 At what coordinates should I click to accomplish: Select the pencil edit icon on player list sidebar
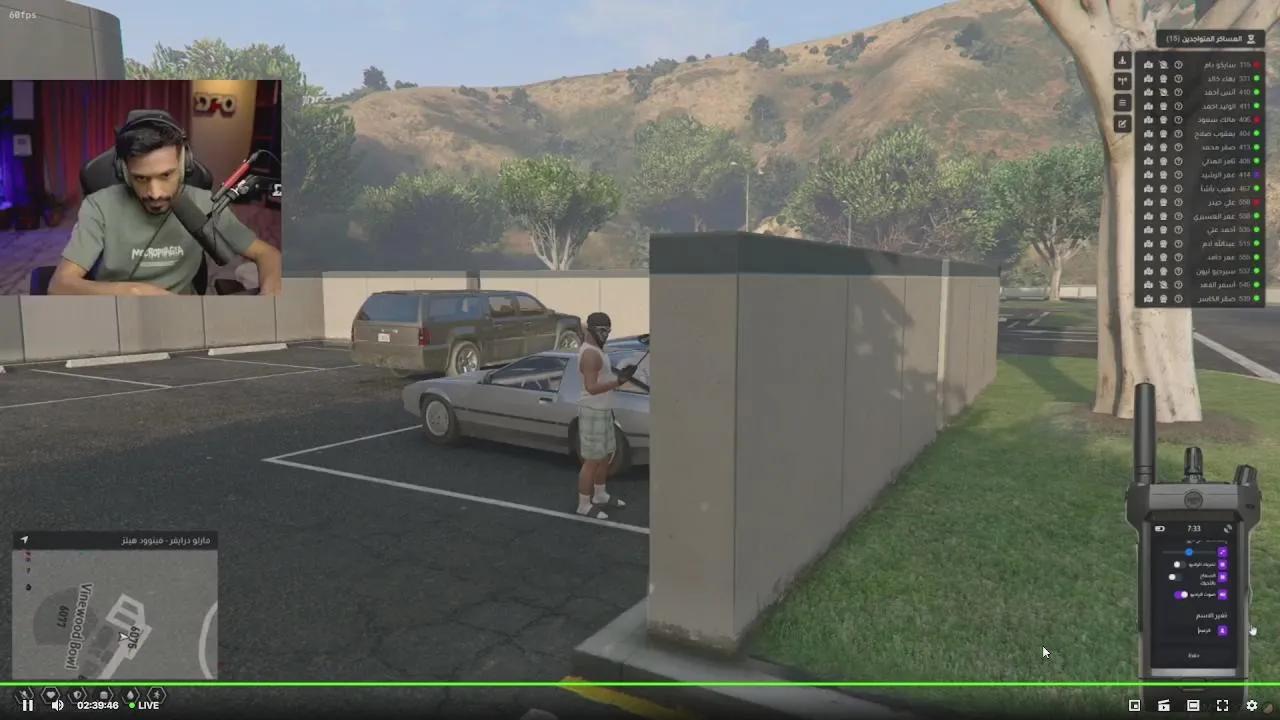tap(1123, 124)
